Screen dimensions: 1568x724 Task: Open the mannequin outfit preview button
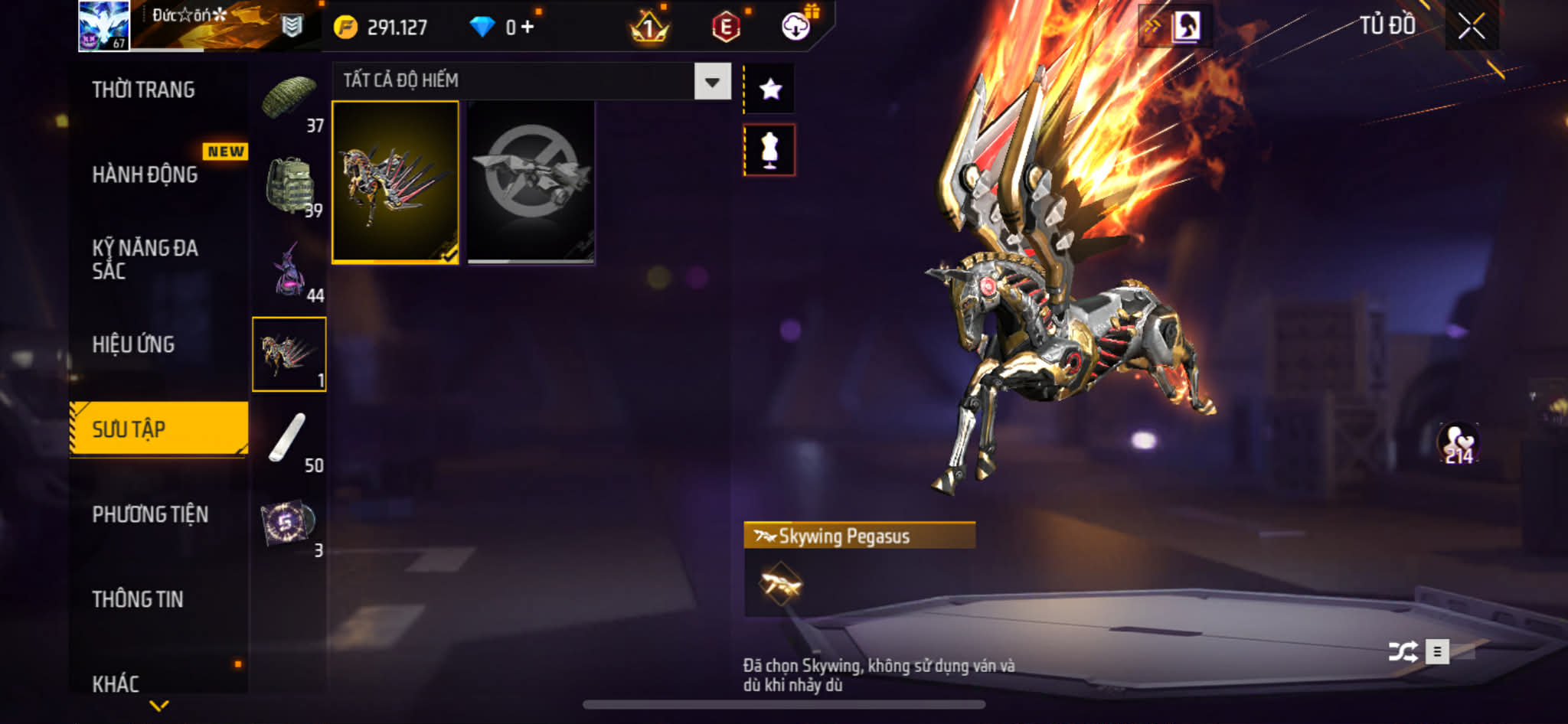[x=770, y=150]
